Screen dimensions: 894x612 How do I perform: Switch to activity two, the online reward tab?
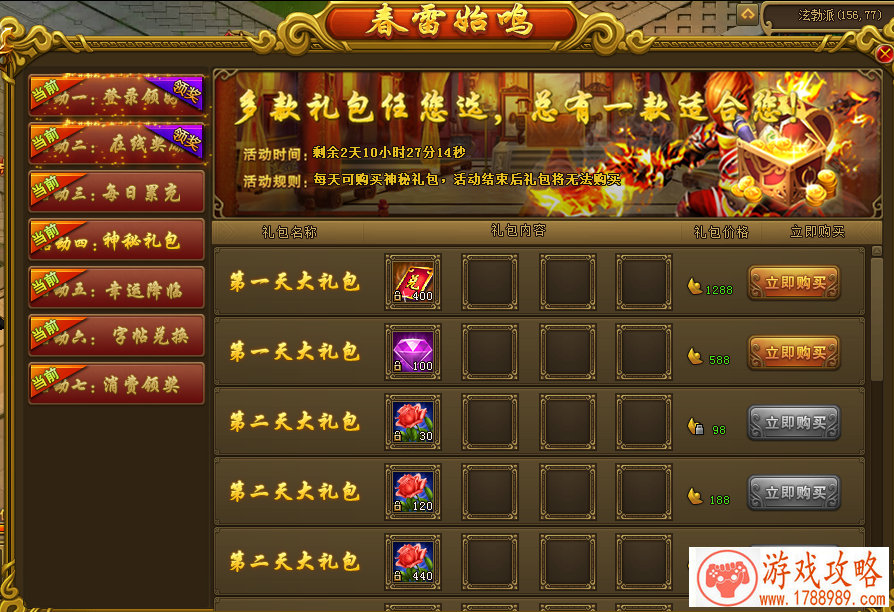pyautogui.click(x=117, y=143)
